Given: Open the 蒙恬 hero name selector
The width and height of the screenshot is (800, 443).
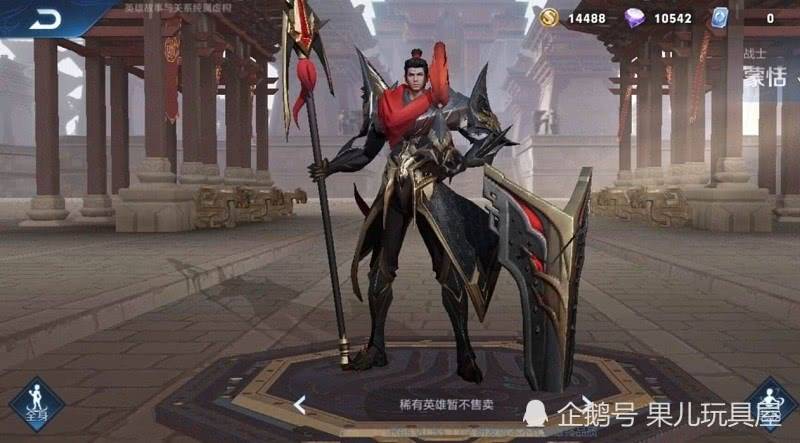Looking at the screenshot, I should (765, 78).
